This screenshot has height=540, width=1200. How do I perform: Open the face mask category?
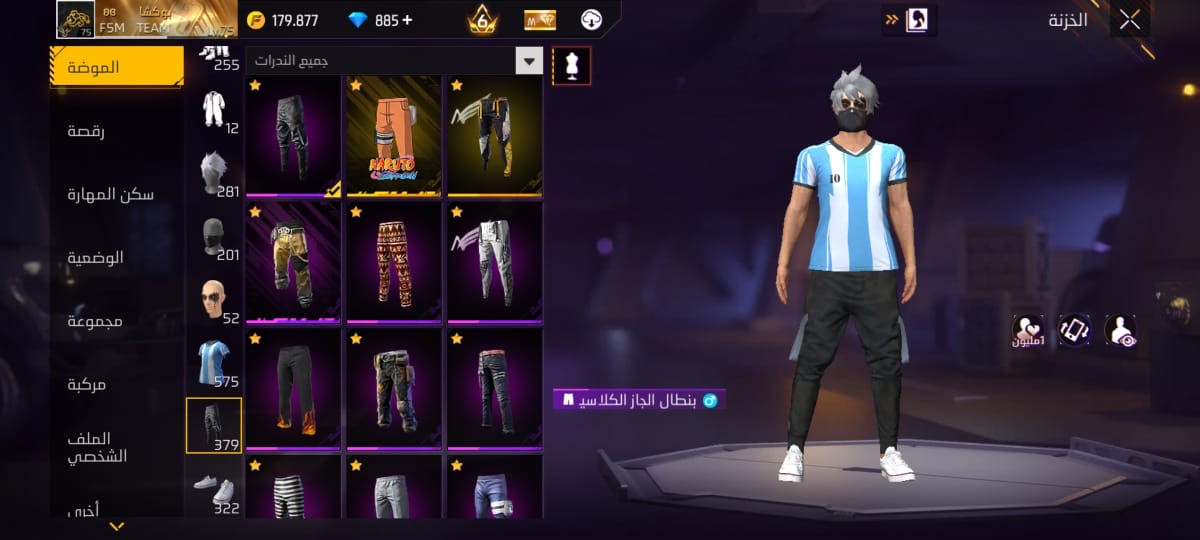[213, 235]
